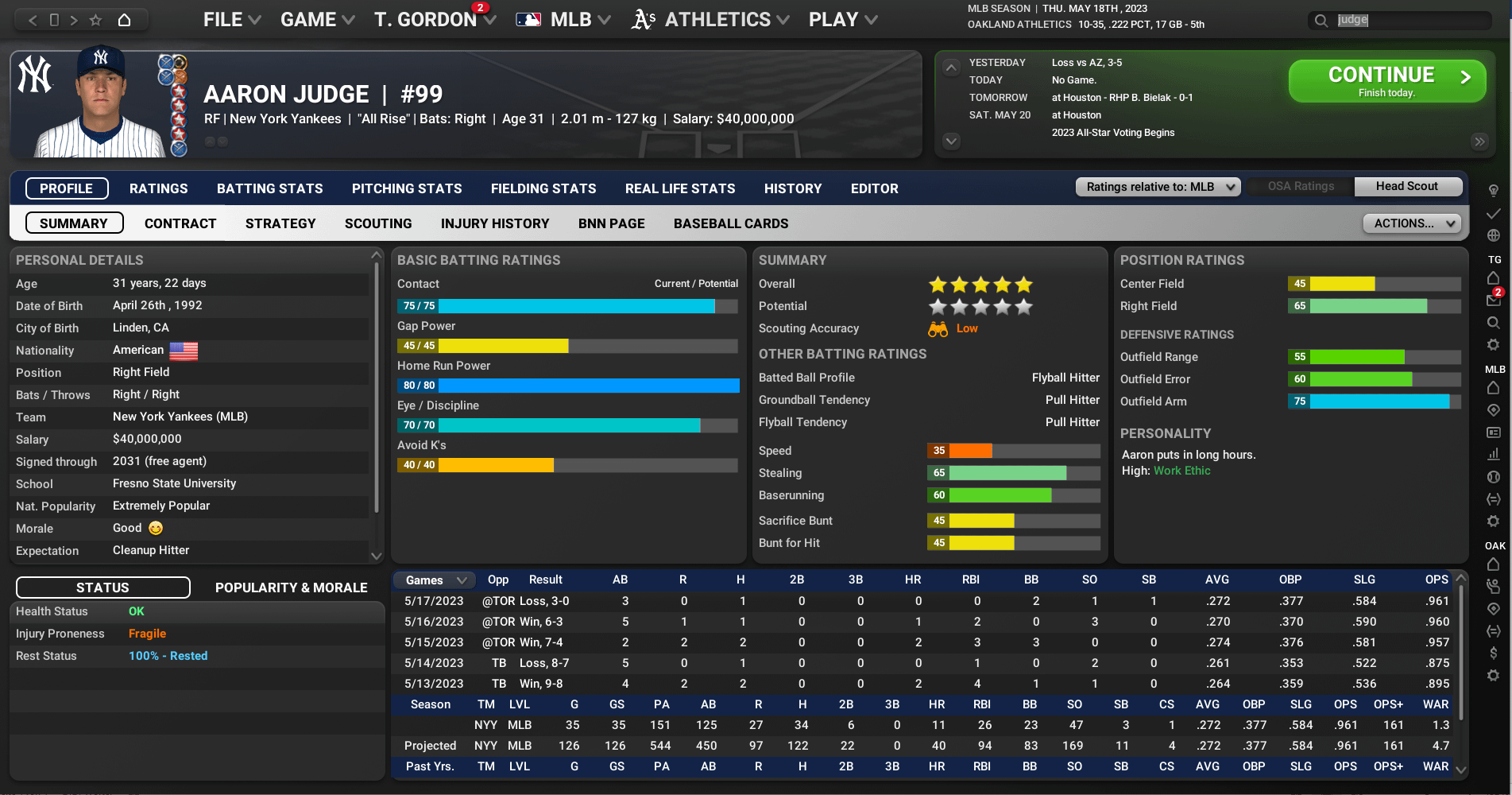Open the ATHLETICS team menu

pos(710,20)
